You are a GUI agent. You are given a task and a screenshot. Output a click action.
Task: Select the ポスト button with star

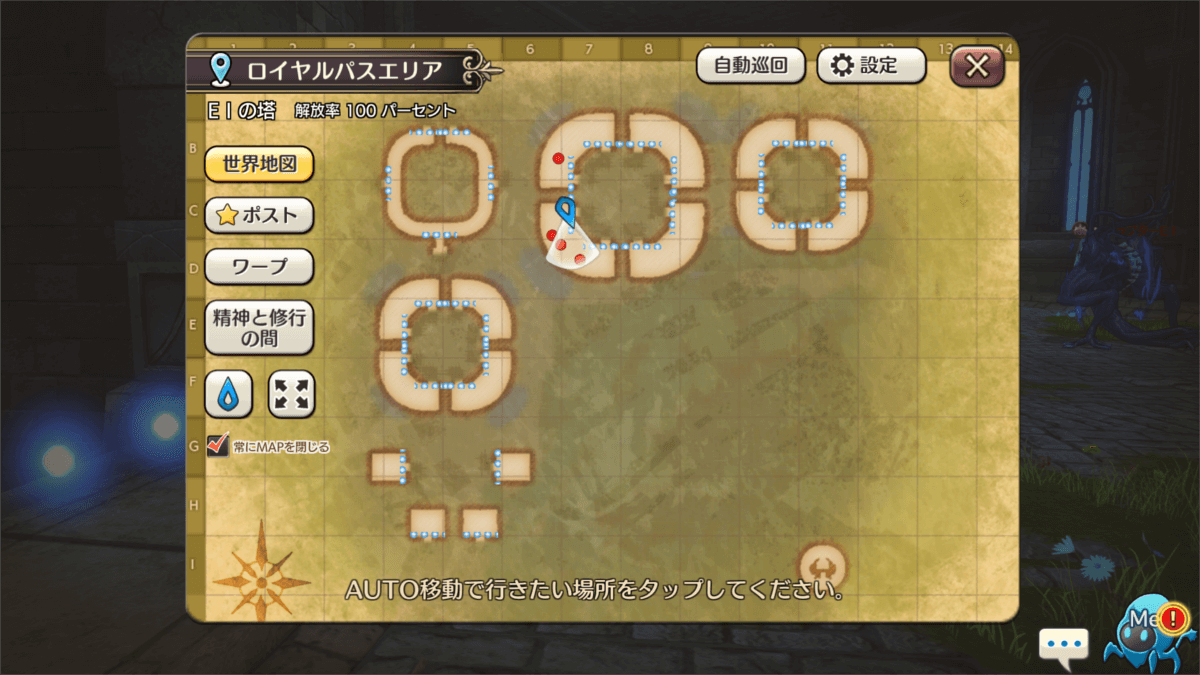[259, 215]
